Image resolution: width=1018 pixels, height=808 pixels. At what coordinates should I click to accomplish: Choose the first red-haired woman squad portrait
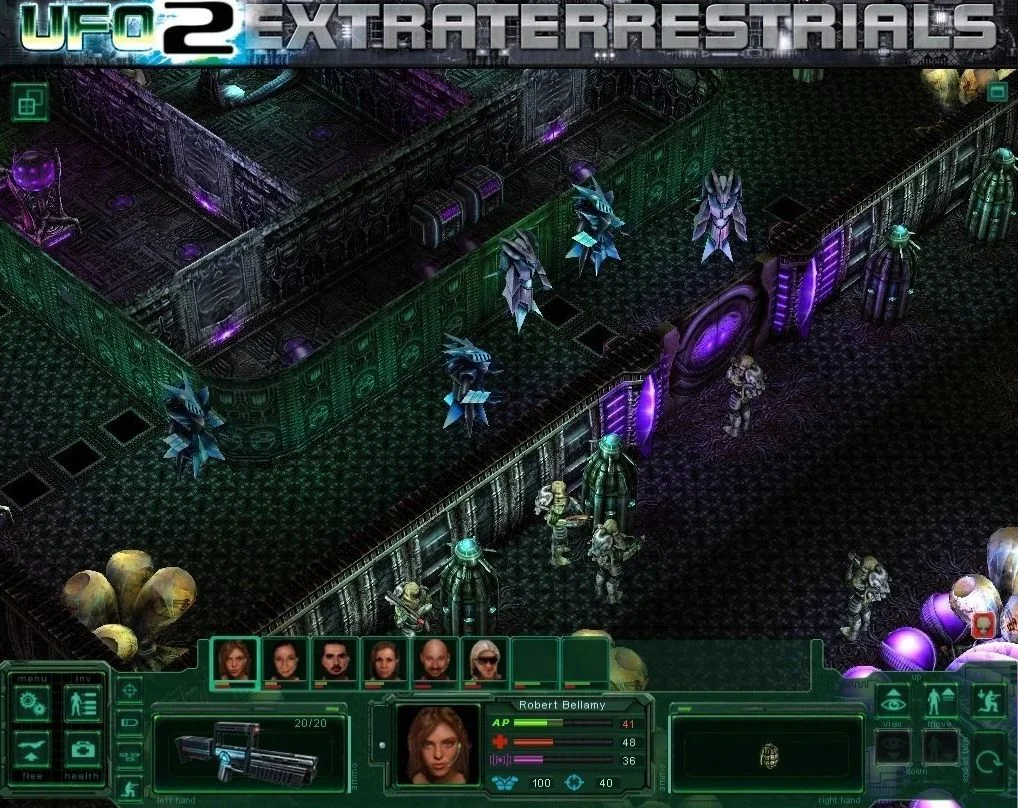(235, 661)
